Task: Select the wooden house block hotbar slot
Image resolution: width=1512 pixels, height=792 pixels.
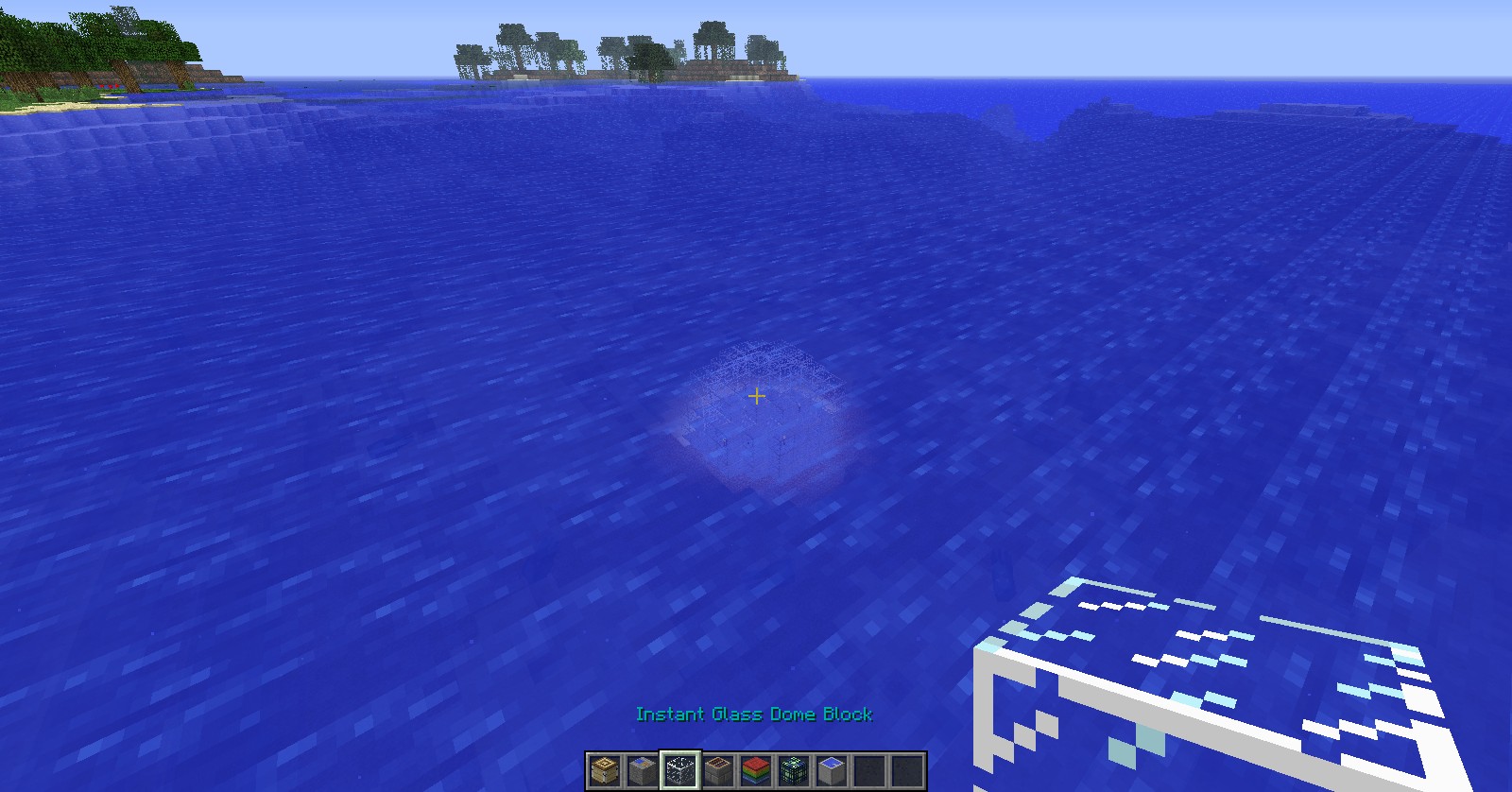Action: coord(605,770)
